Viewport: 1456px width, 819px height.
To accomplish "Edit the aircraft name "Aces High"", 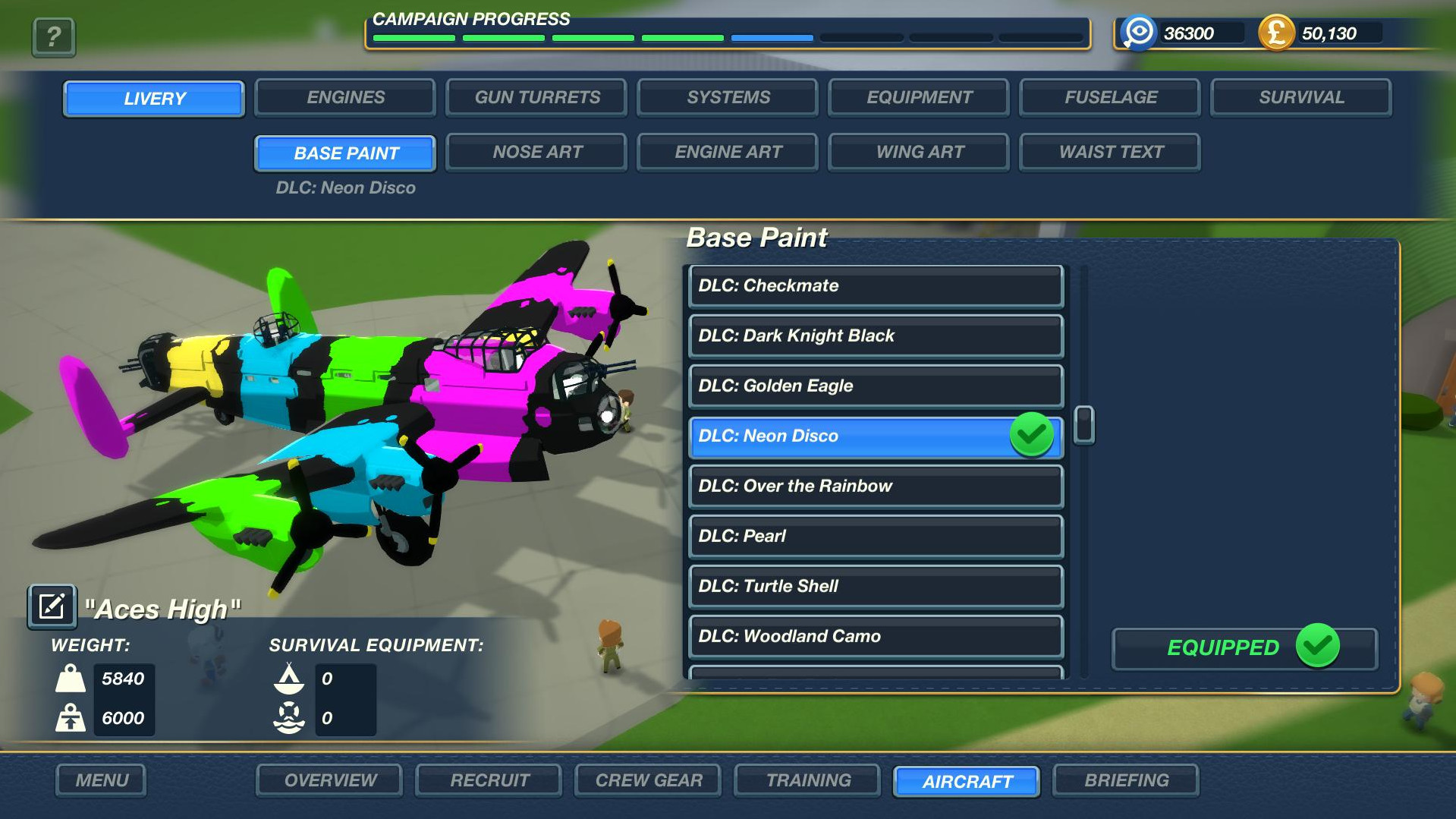I will tap(52, 606).
